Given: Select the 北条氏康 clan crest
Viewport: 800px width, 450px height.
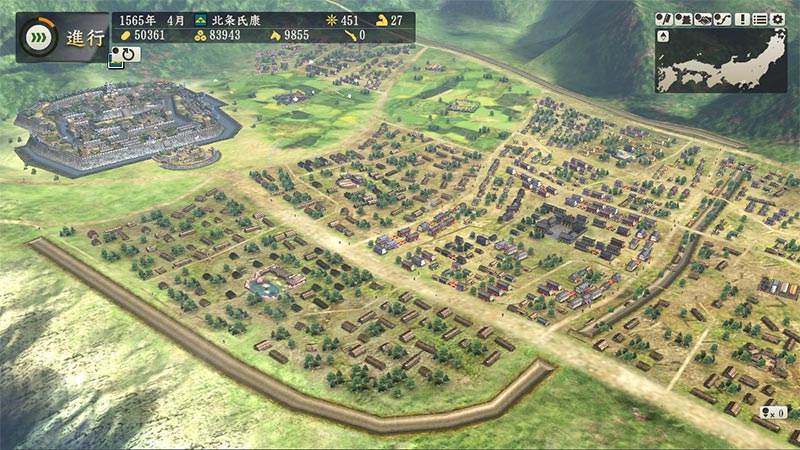Looking at the screenshot, I should point(201,20).
